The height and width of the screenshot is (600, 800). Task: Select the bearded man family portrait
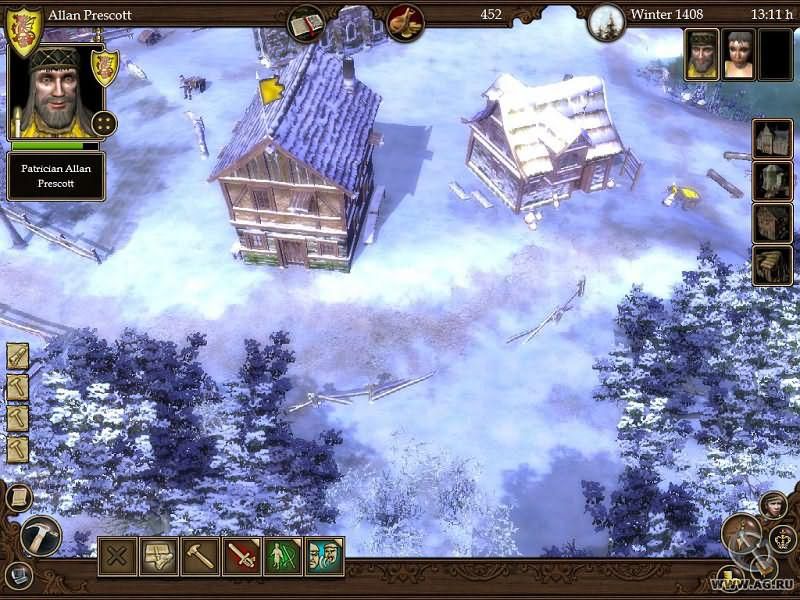pyautogui.click(x=702, y=54)
